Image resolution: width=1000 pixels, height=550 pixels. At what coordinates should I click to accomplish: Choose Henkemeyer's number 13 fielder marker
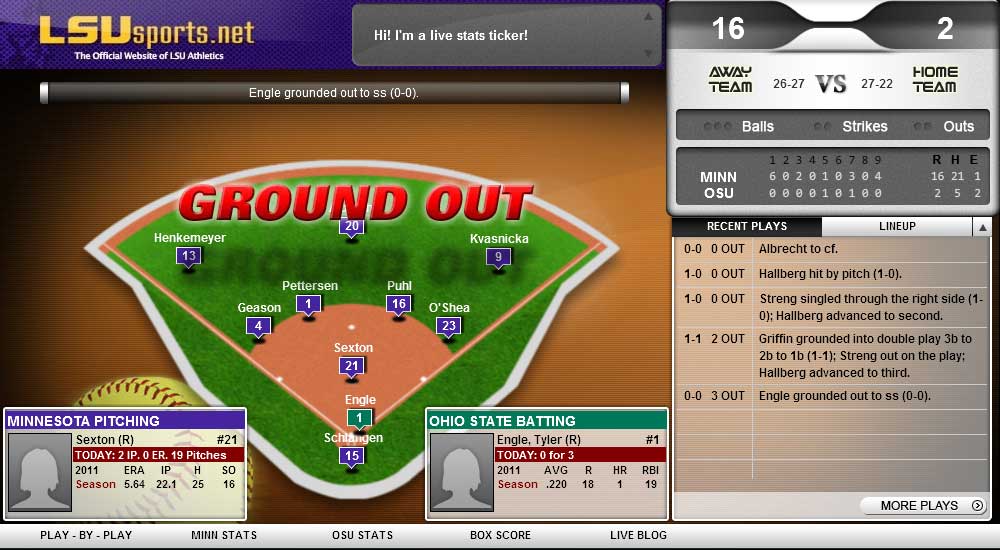pyautogui.click(x=189, y=256)
